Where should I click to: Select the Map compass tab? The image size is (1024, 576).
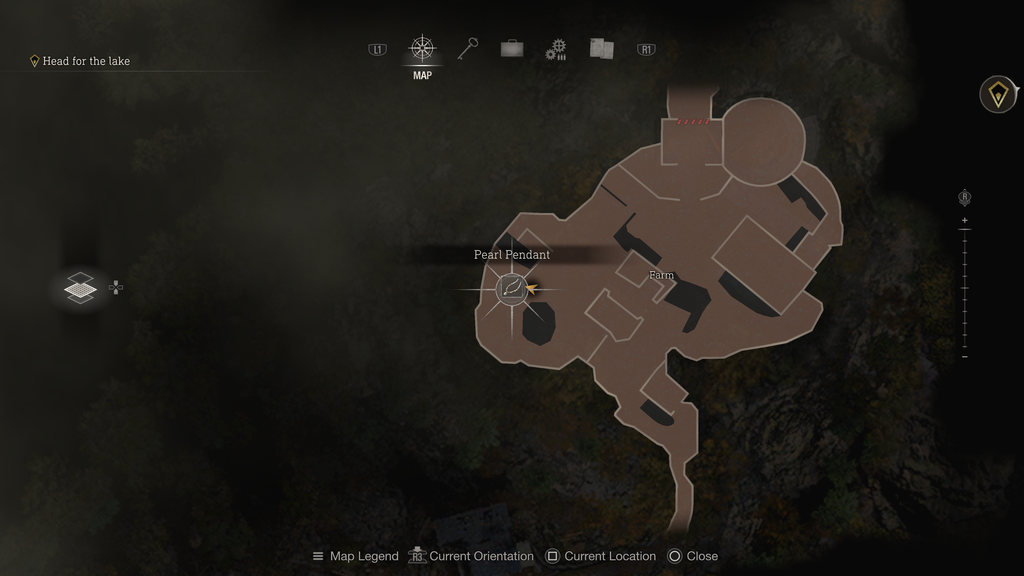(422, 49)
